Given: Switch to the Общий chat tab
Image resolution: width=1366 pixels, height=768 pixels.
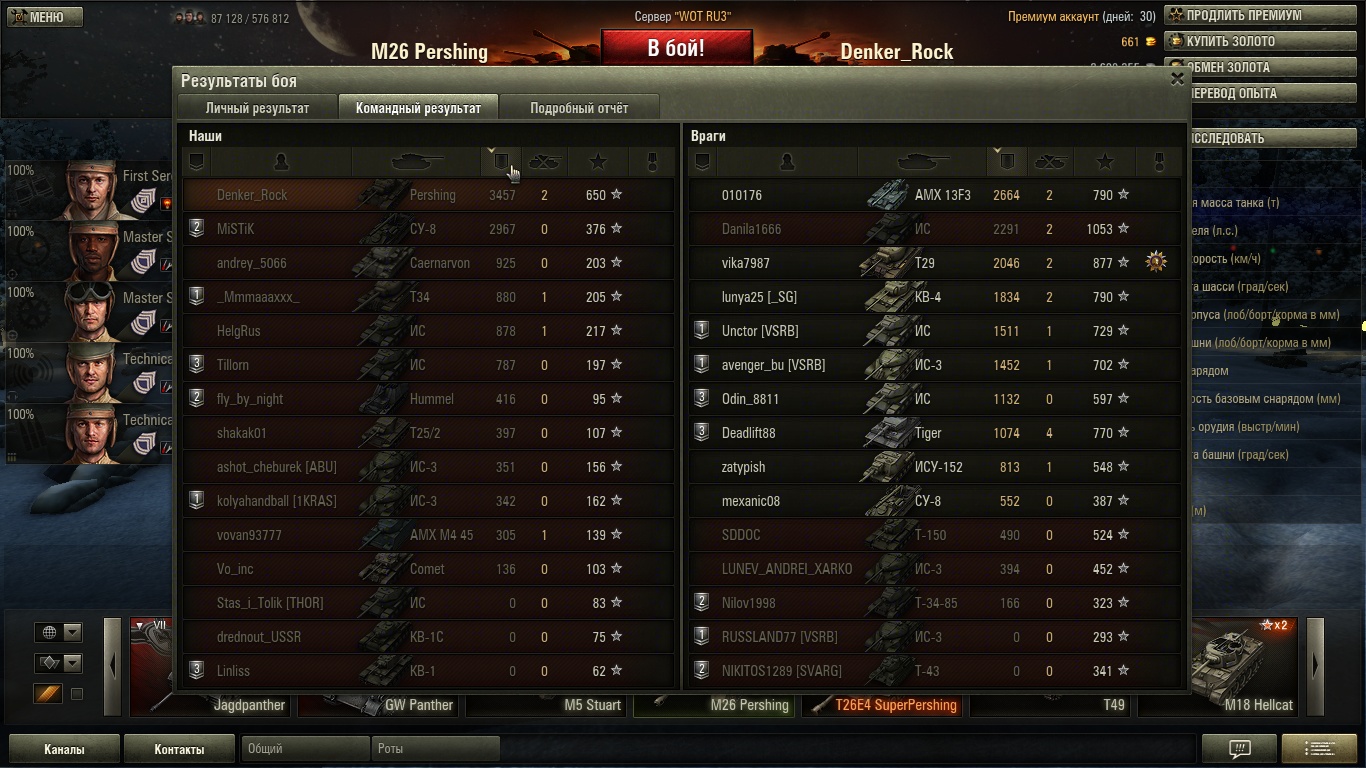Looking at the screenshot, I should [305, 748].
